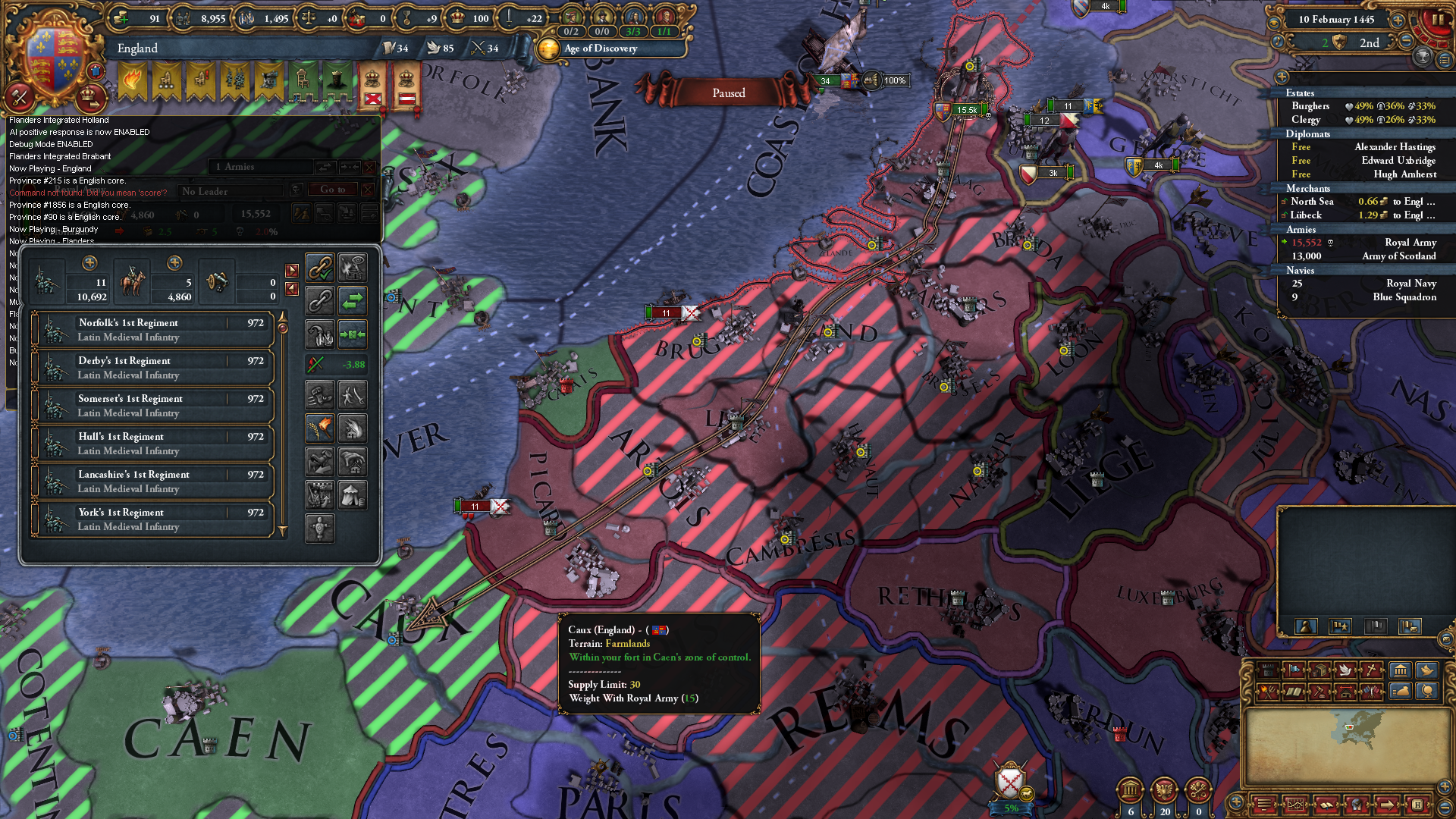Select the scorched earth icon in the army panel
This screenshot has width=1456, height=819.
(321, 428)
